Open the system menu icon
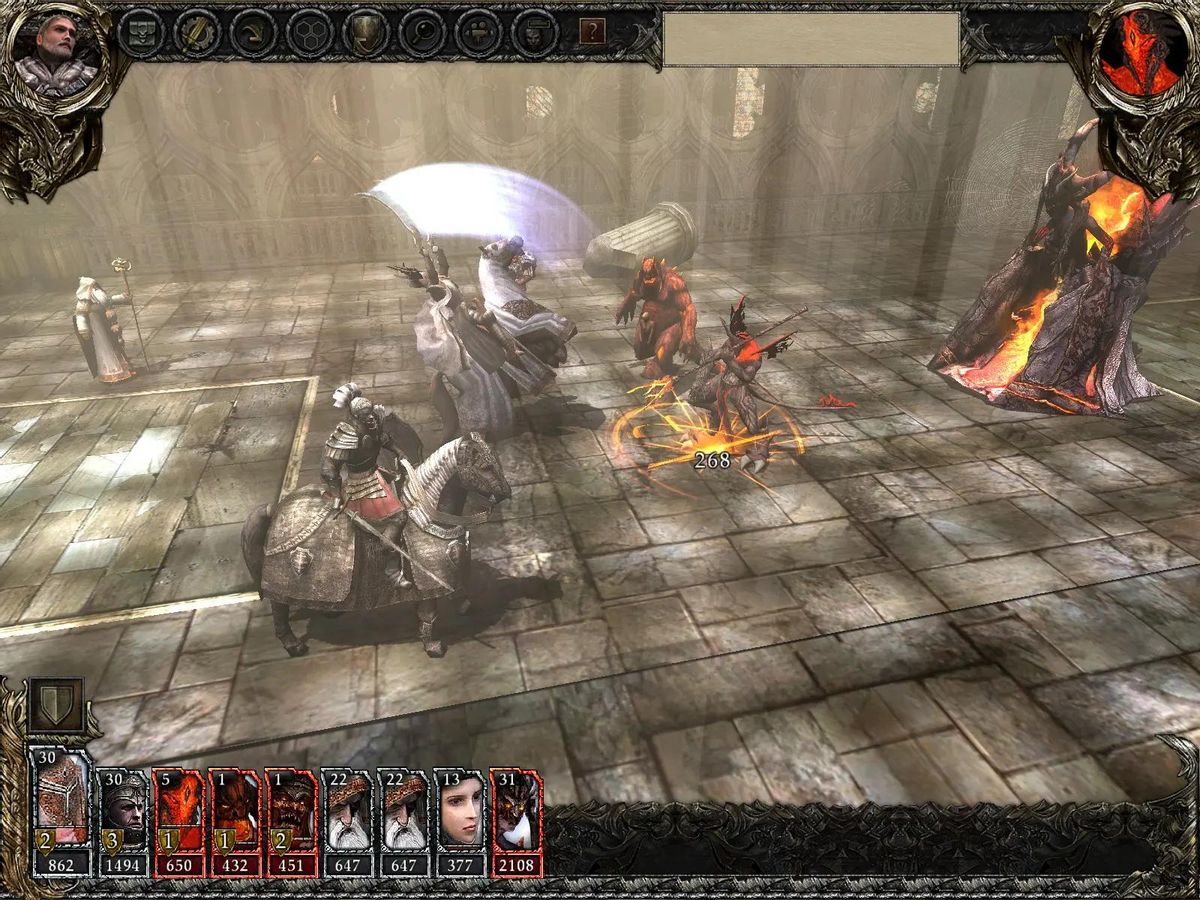The width and height of the screenshot is (1200, 900). [x=141, y=33]
